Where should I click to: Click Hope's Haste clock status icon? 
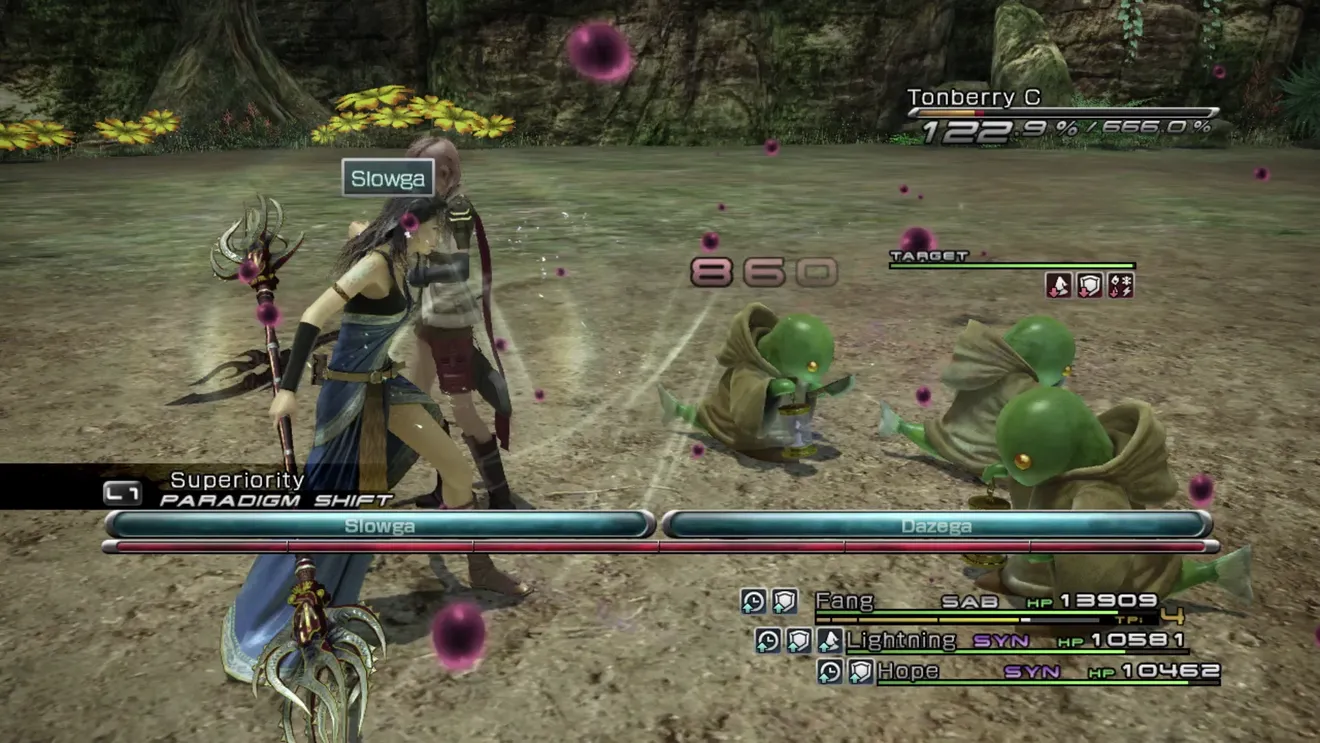[x=830, y=671]
